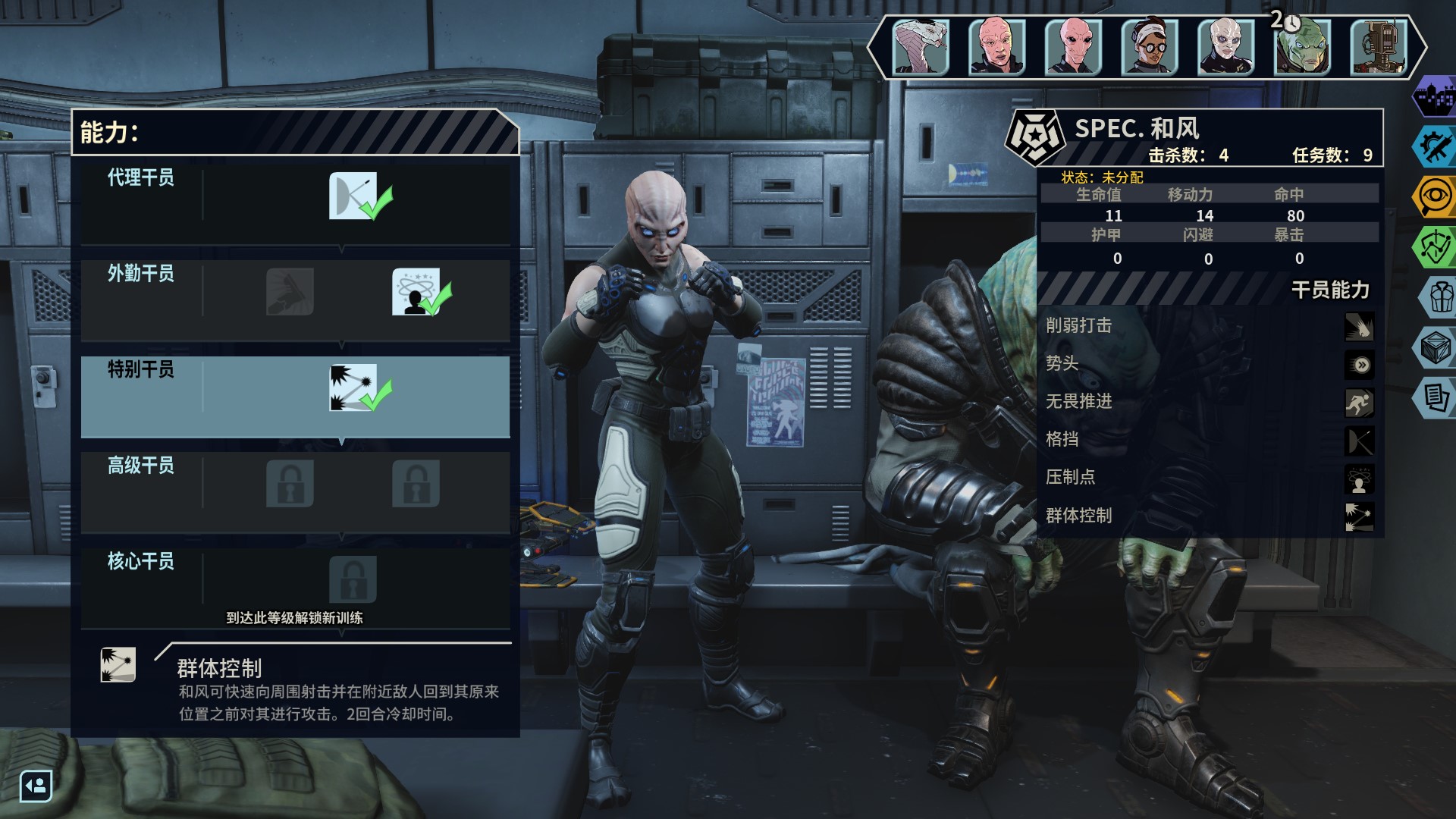Choose the agent wearing round goggles

1150,47
